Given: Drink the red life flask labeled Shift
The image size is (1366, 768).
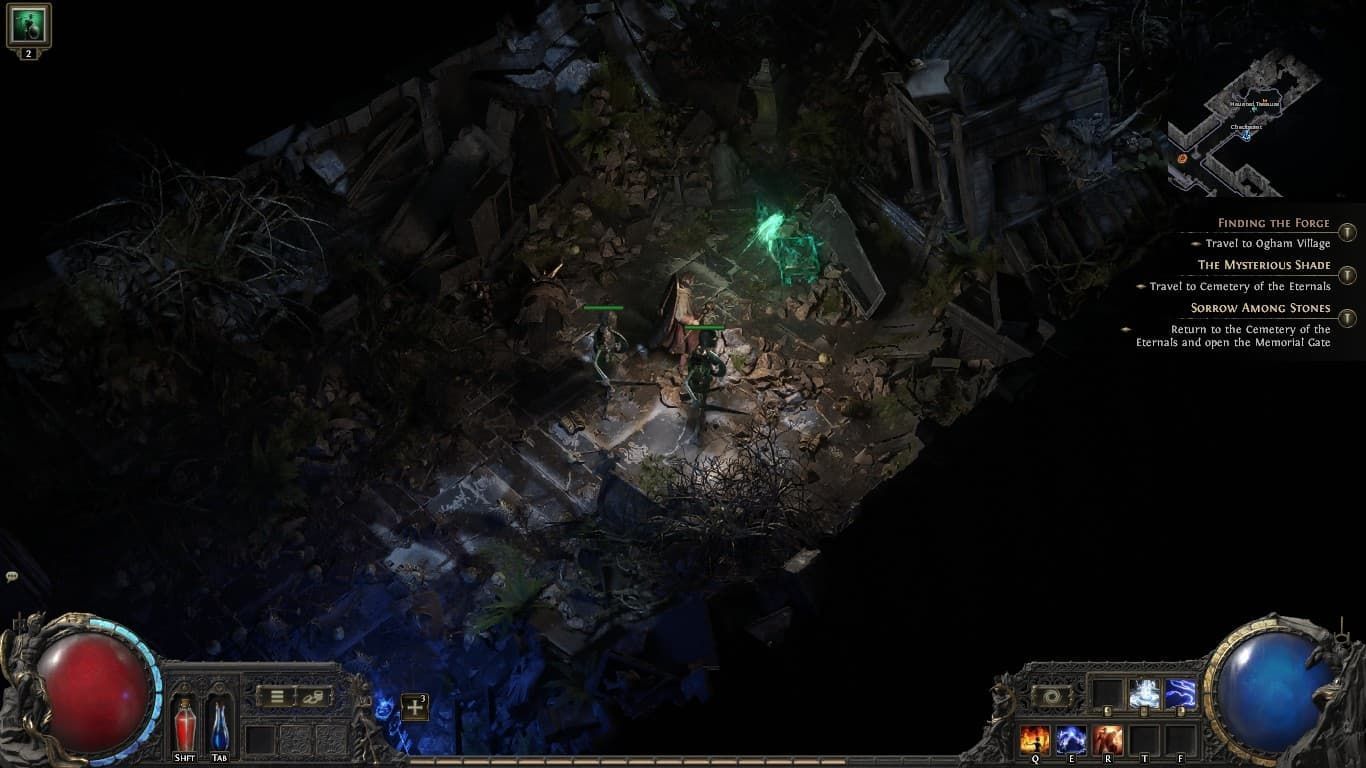Looking at the screenshot, I should [186, 724].
